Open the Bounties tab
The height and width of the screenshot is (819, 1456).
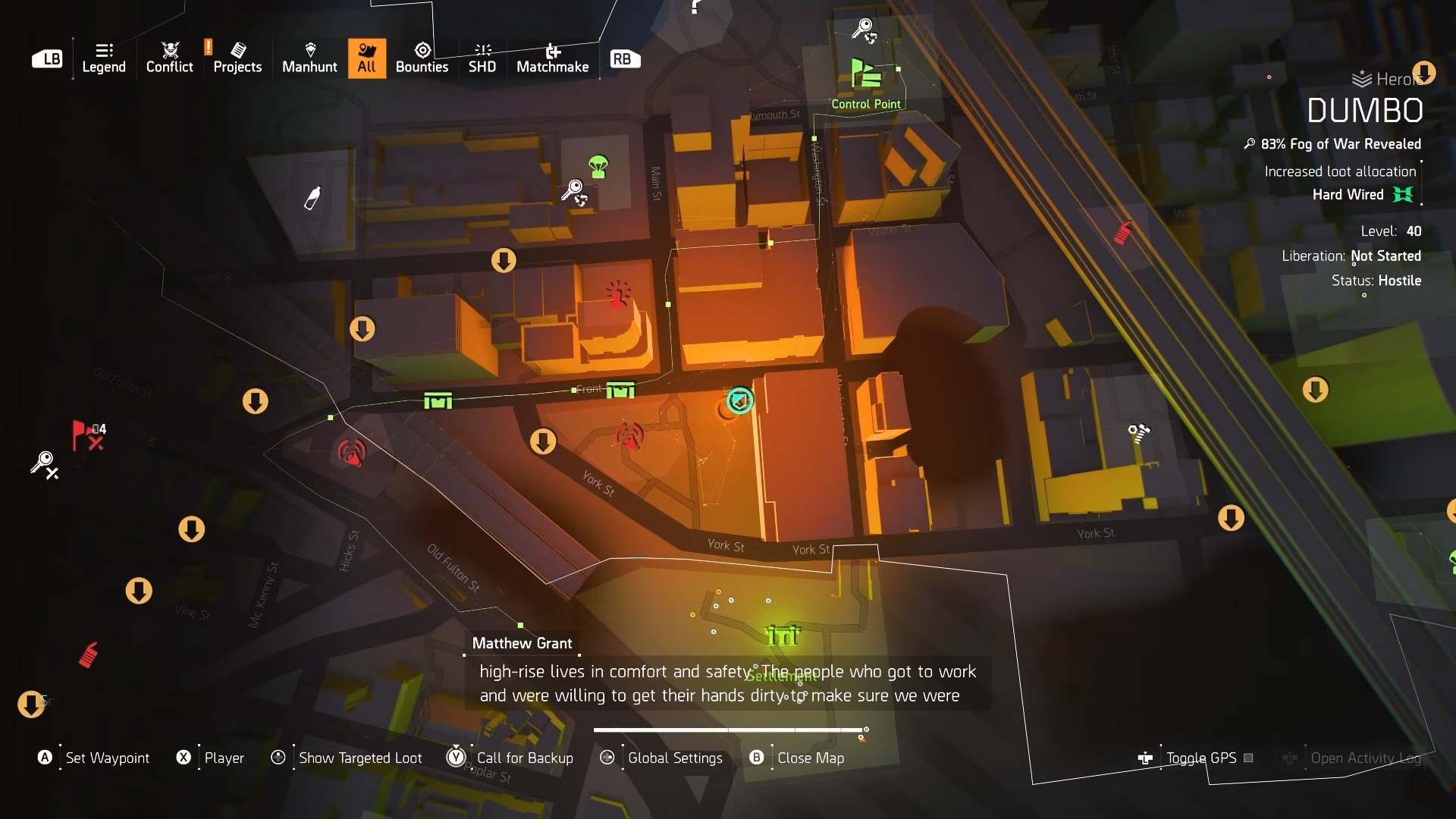pyautogui.click(x=422, y=58)
